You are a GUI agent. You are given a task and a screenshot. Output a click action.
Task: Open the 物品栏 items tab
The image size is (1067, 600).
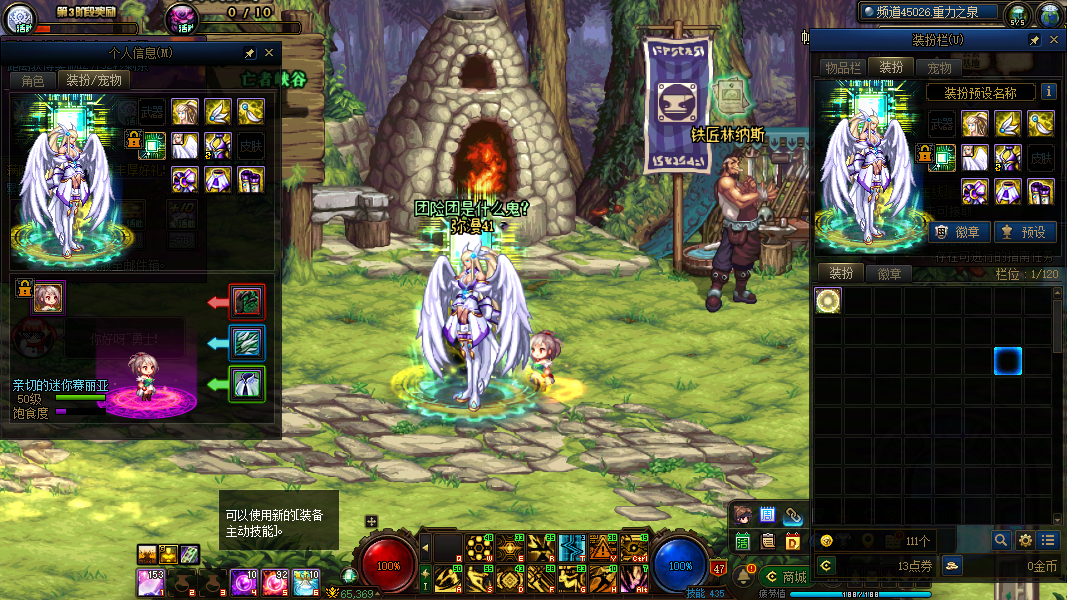point(843,68)
